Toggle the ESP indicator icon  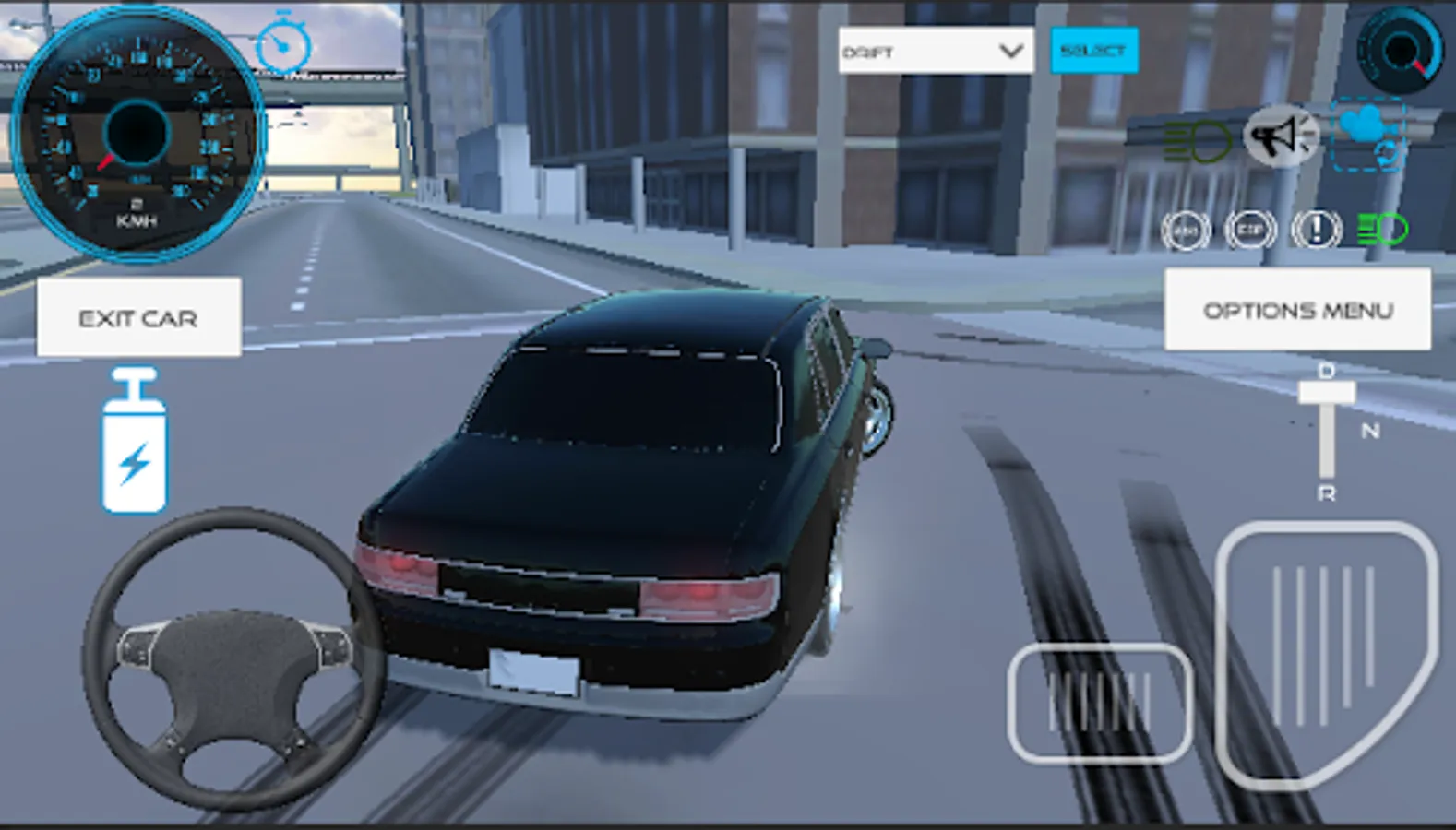point(1250,230)
